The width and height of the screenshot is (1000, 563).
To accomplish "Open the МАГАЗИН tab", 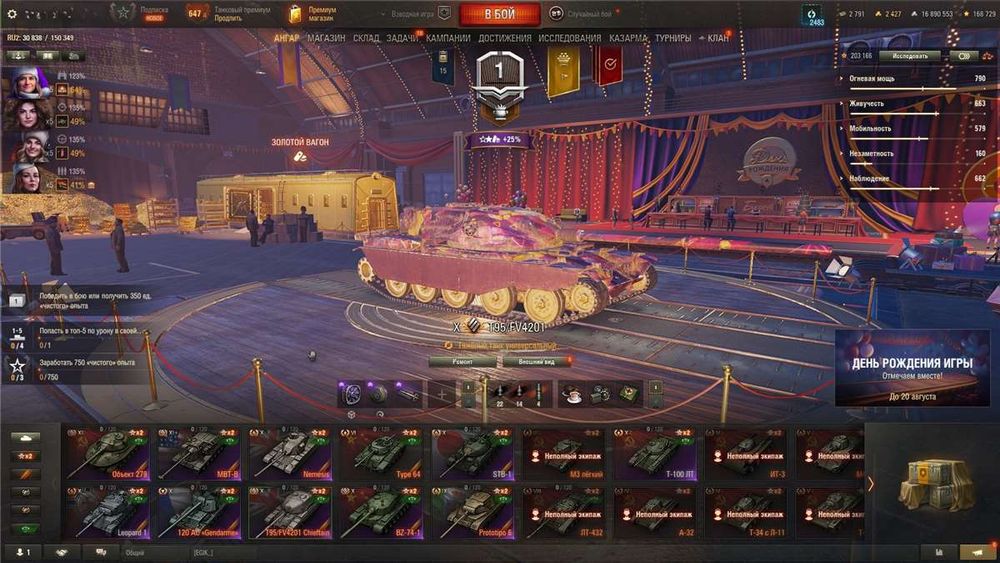I will click(x=326, y=38).
